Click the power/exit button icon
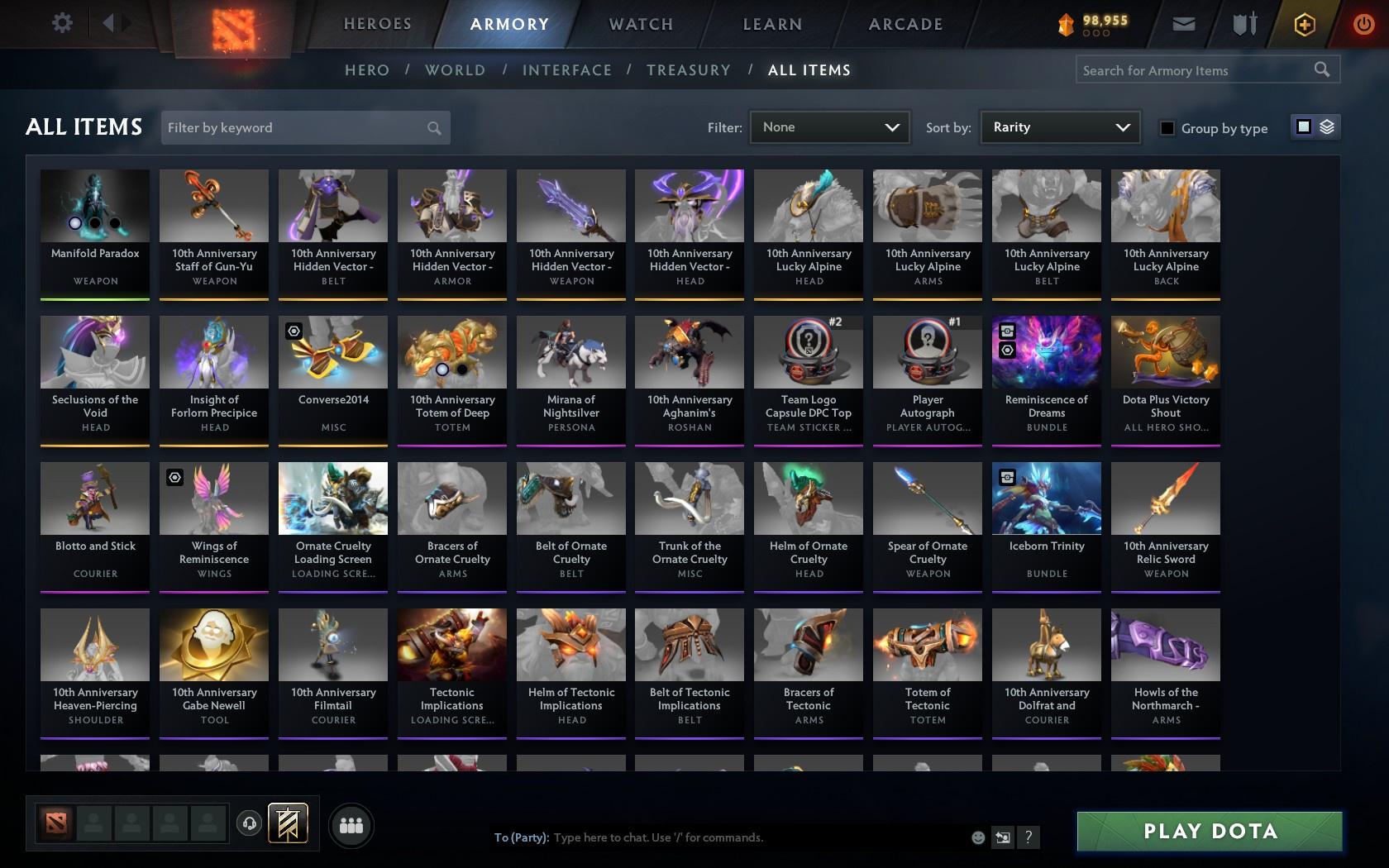This screenshot has width=1389, height=868. click(1363, 24)
